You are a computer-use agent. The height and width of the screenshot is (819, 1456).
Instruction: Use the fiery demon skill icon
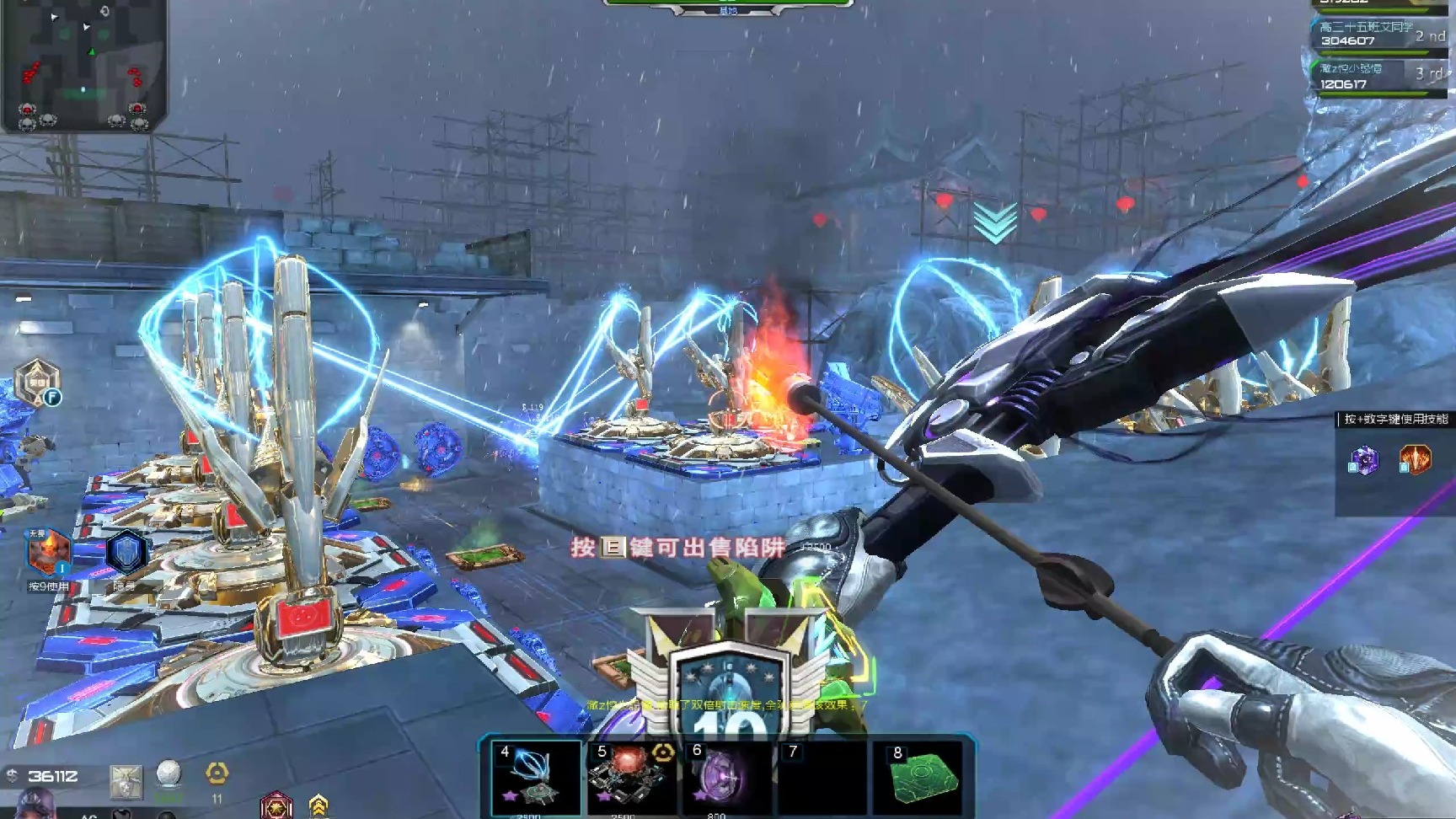(x=47, y=552)
